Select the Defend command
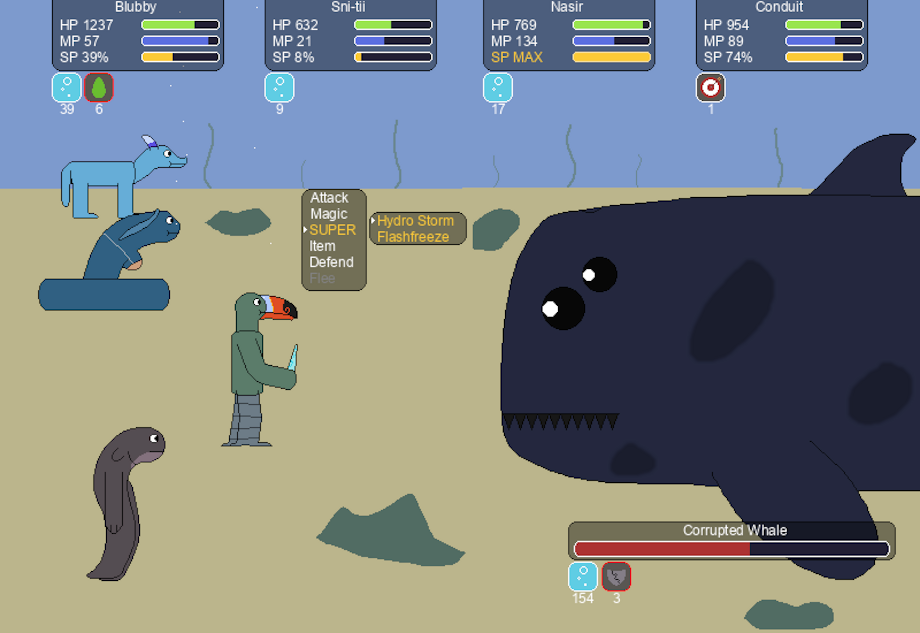920x633 pixels. point(331,262)
